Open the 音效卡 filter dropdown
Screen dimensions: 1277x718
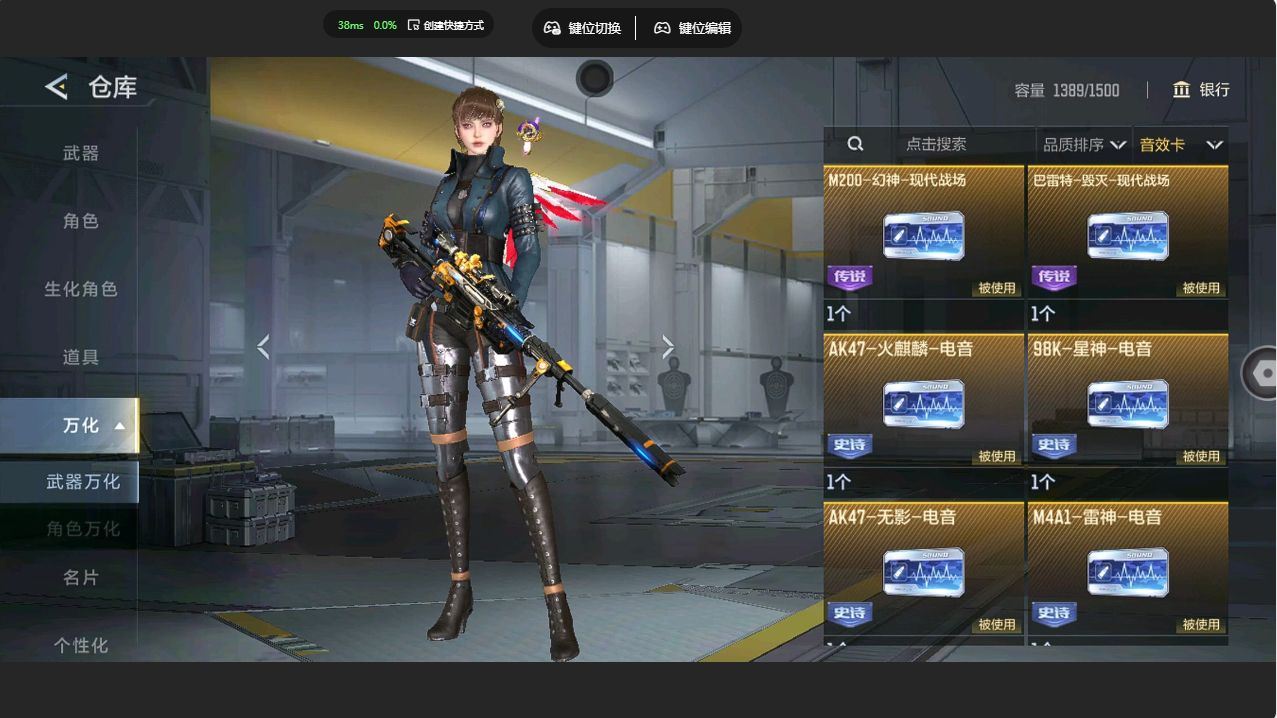(x=1180, y=145)
